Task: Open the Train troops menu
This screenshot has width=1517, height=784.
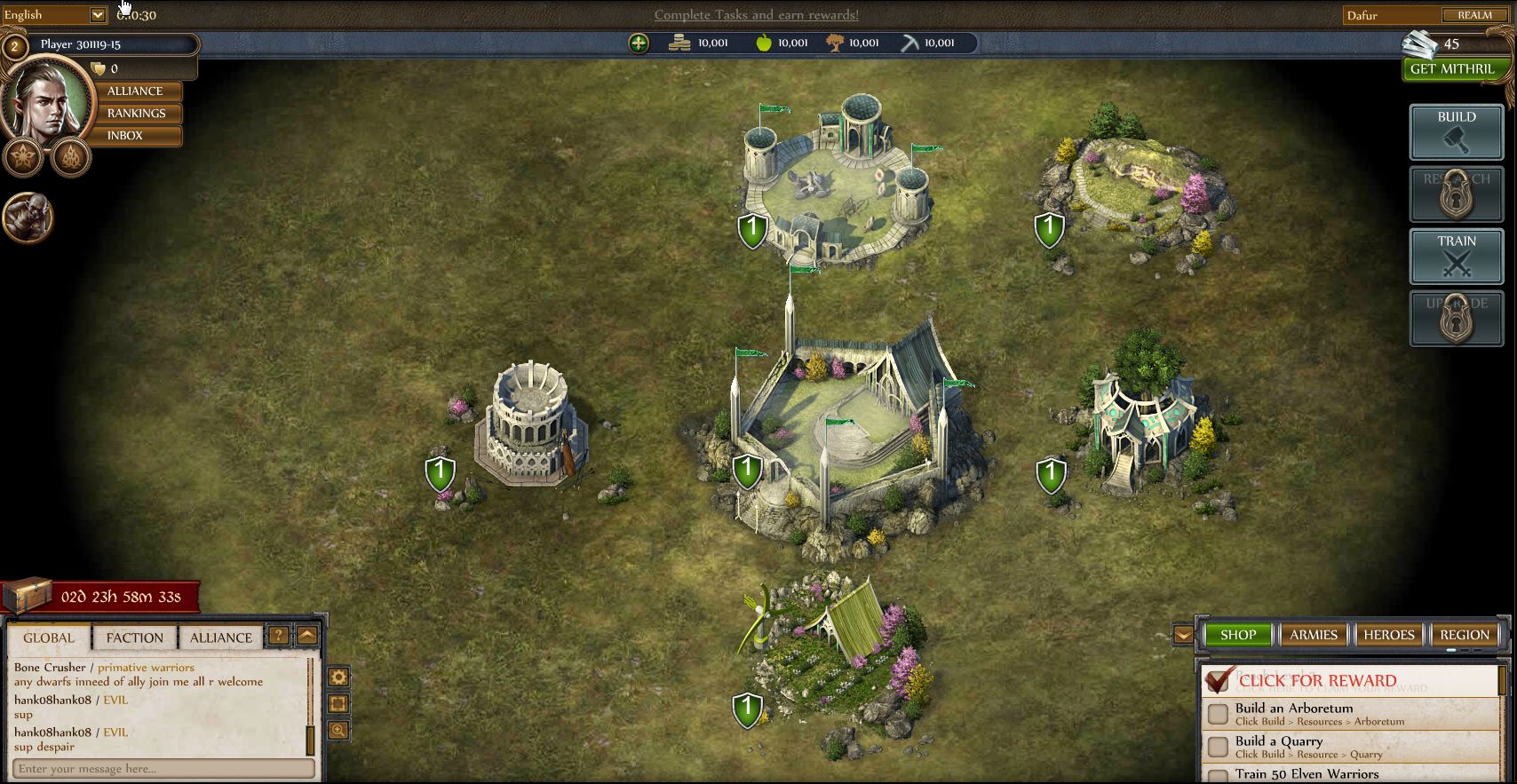Action: click(x=1456, y=256)
